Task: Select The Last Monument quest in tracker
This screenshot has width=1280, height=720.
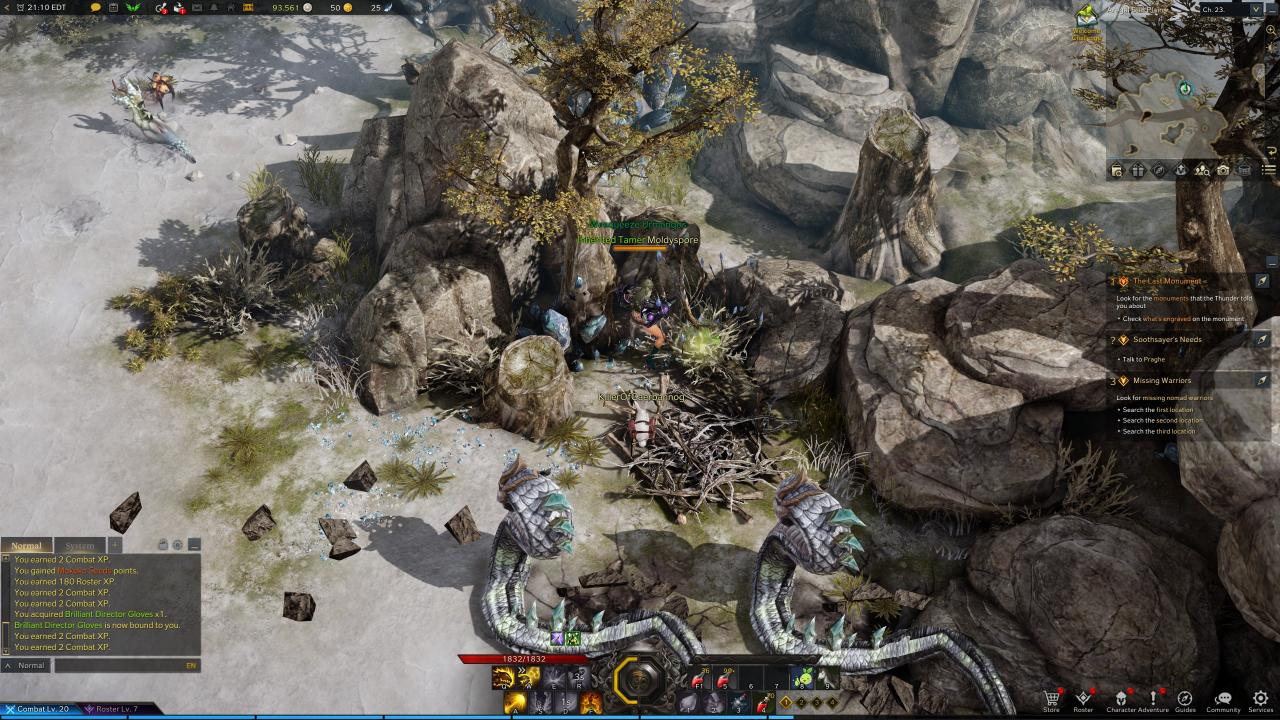Action: (1168, 282)
